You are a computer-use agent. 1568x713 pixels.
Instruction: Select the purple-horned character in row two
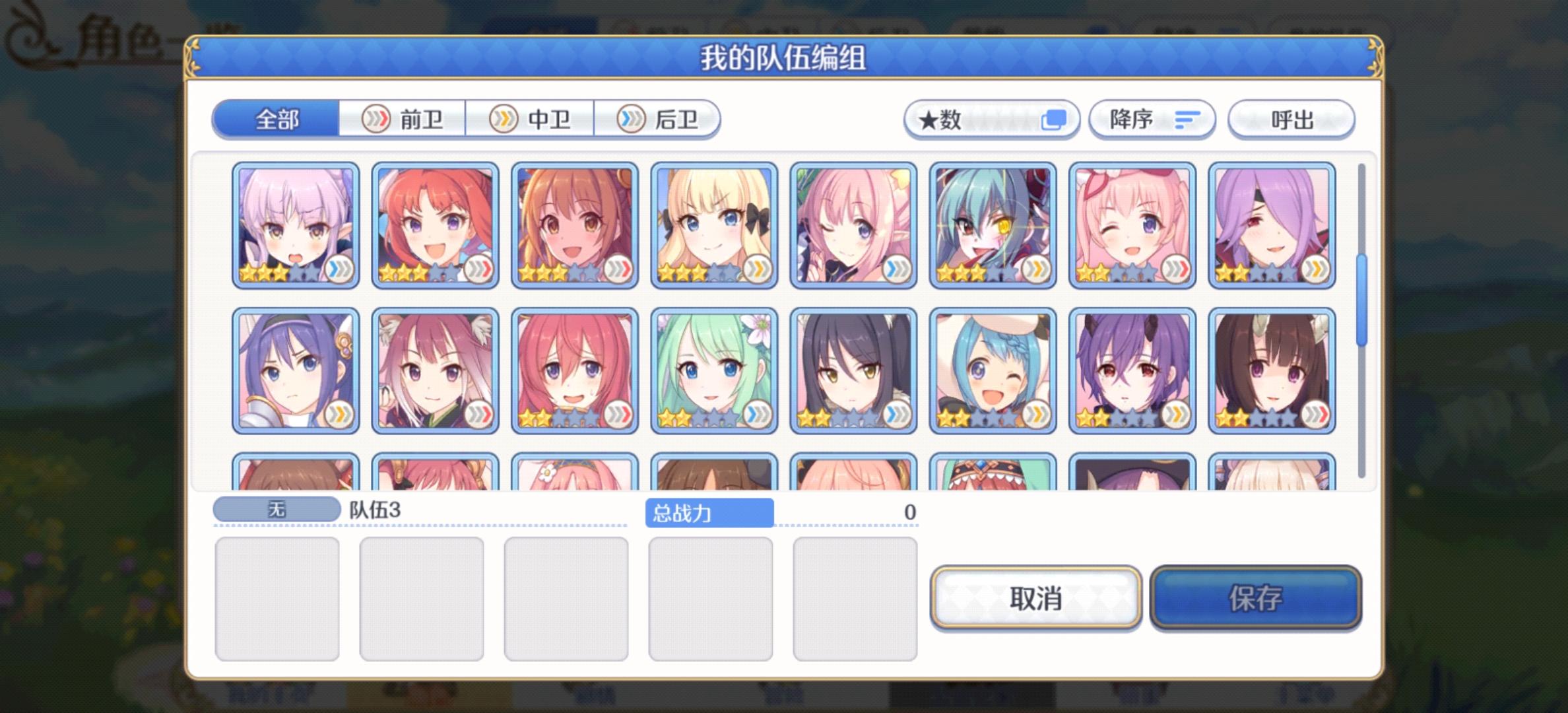pyautogui.click(x=1133, y=370)
